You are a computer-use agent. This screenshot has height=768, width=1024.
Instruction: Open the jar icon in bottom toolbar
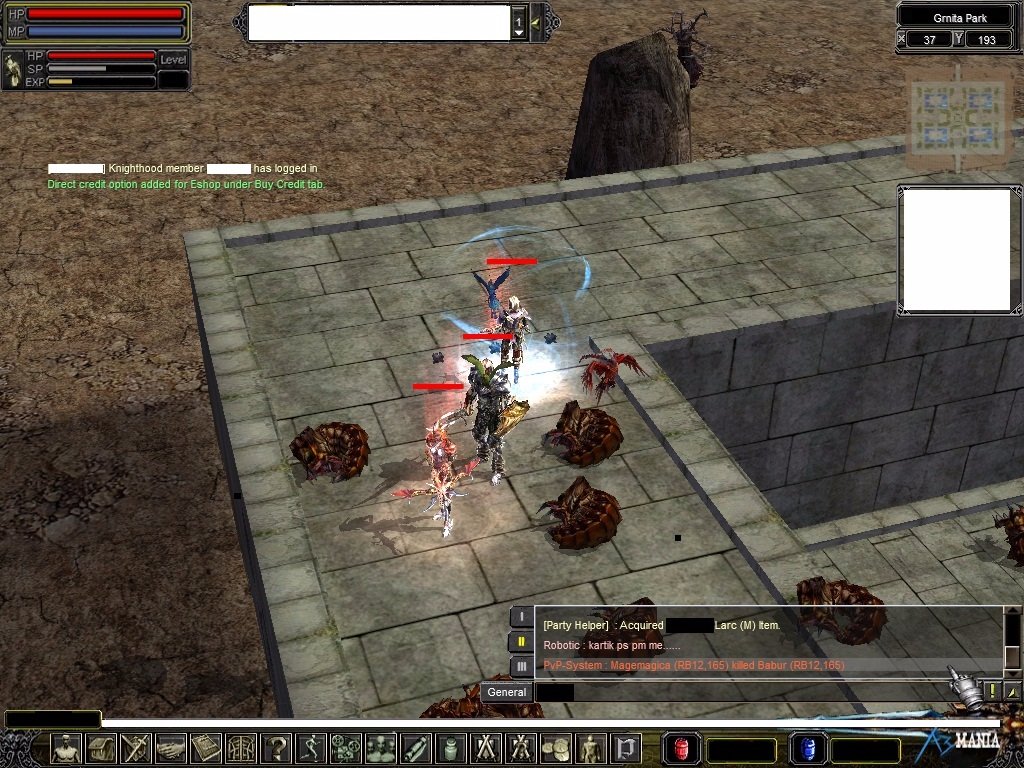point(450,748)
